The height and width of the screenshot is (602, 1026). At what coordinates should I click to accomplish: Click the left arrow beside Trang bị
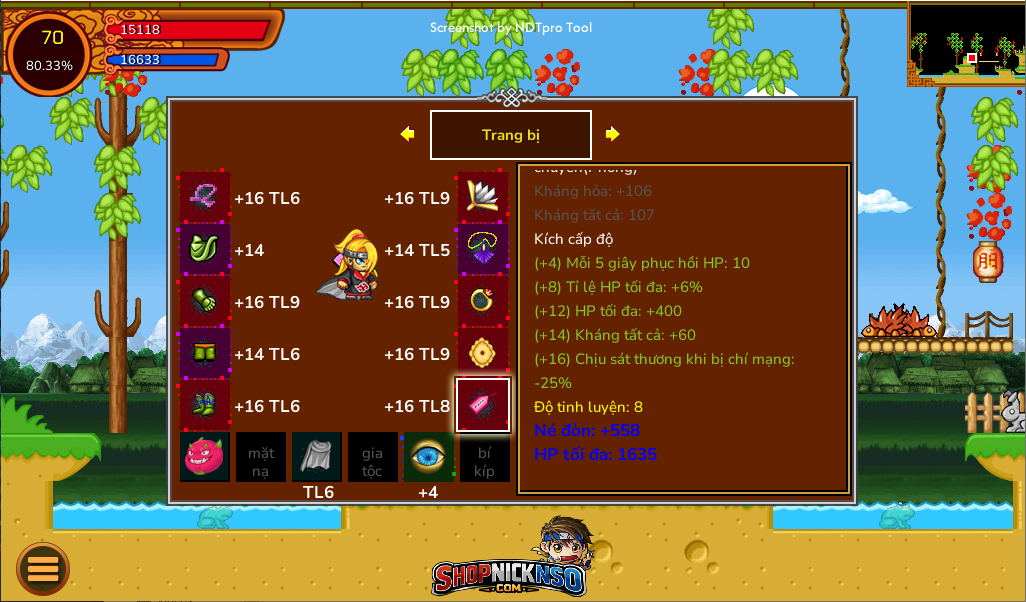(407, 134)
